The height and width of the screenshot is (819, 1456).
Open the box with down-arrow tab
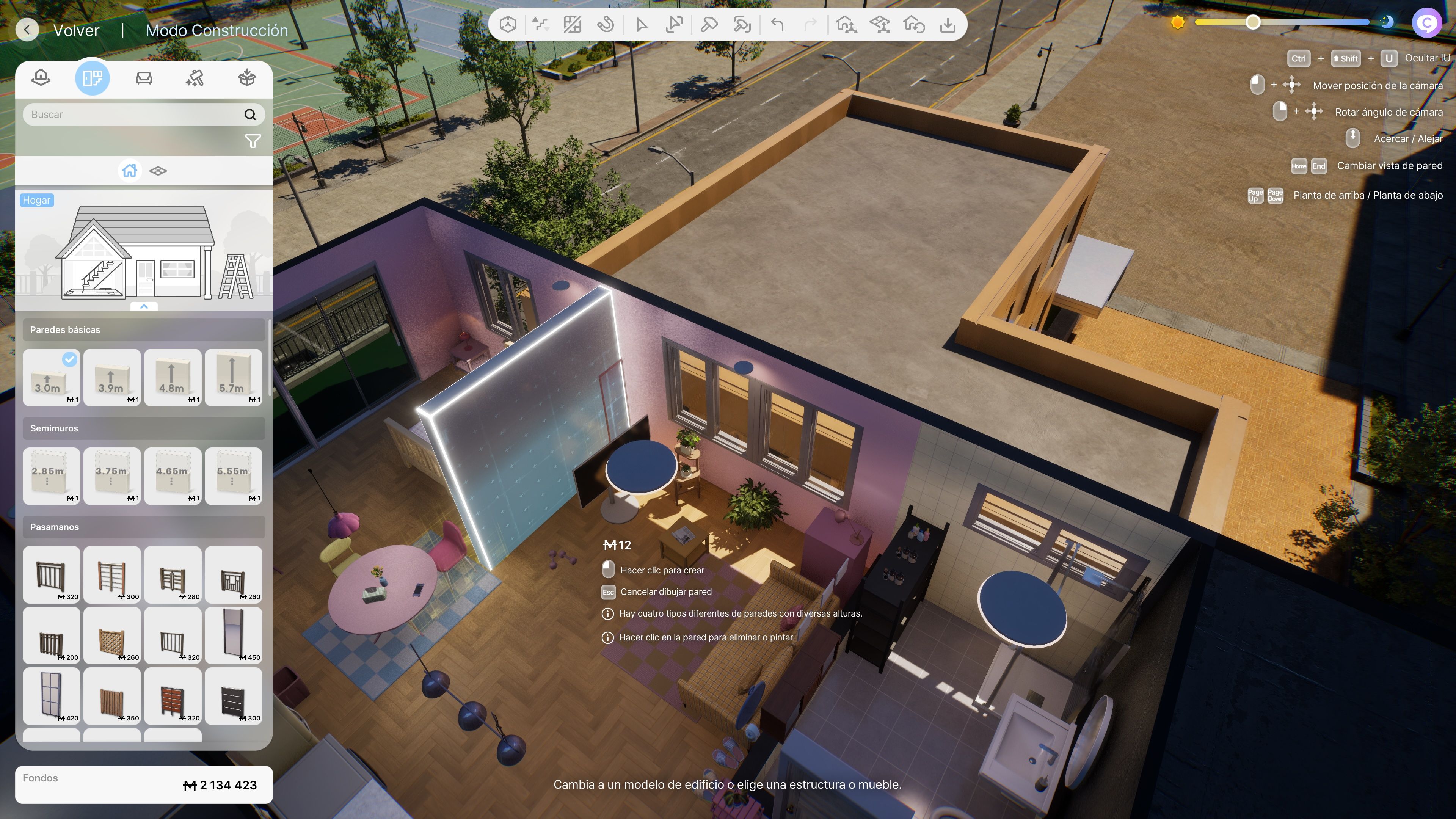pyautogui.click(x=247, y=77)
